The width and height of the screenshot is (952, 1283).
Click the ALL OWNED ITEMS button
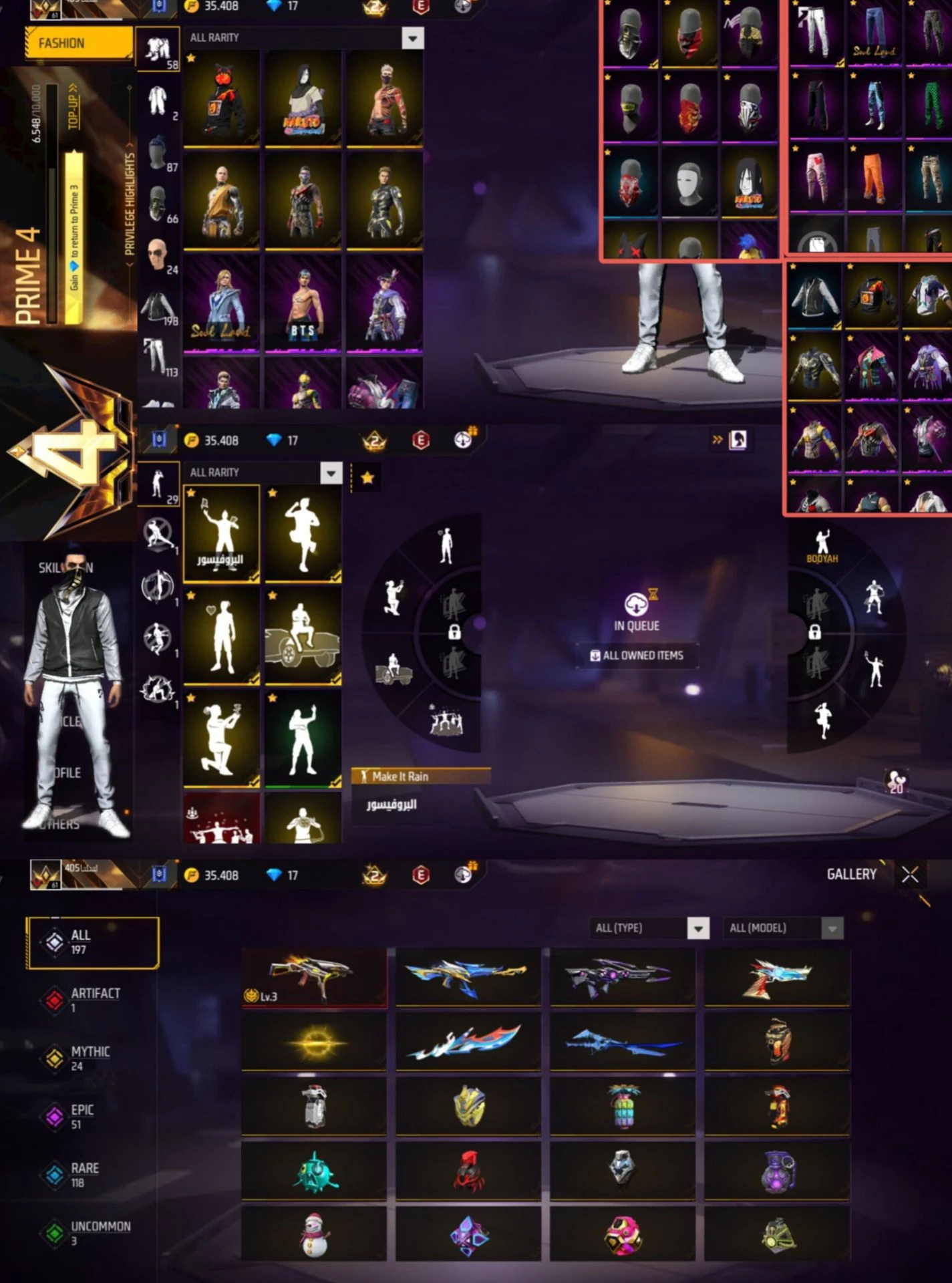637,656
